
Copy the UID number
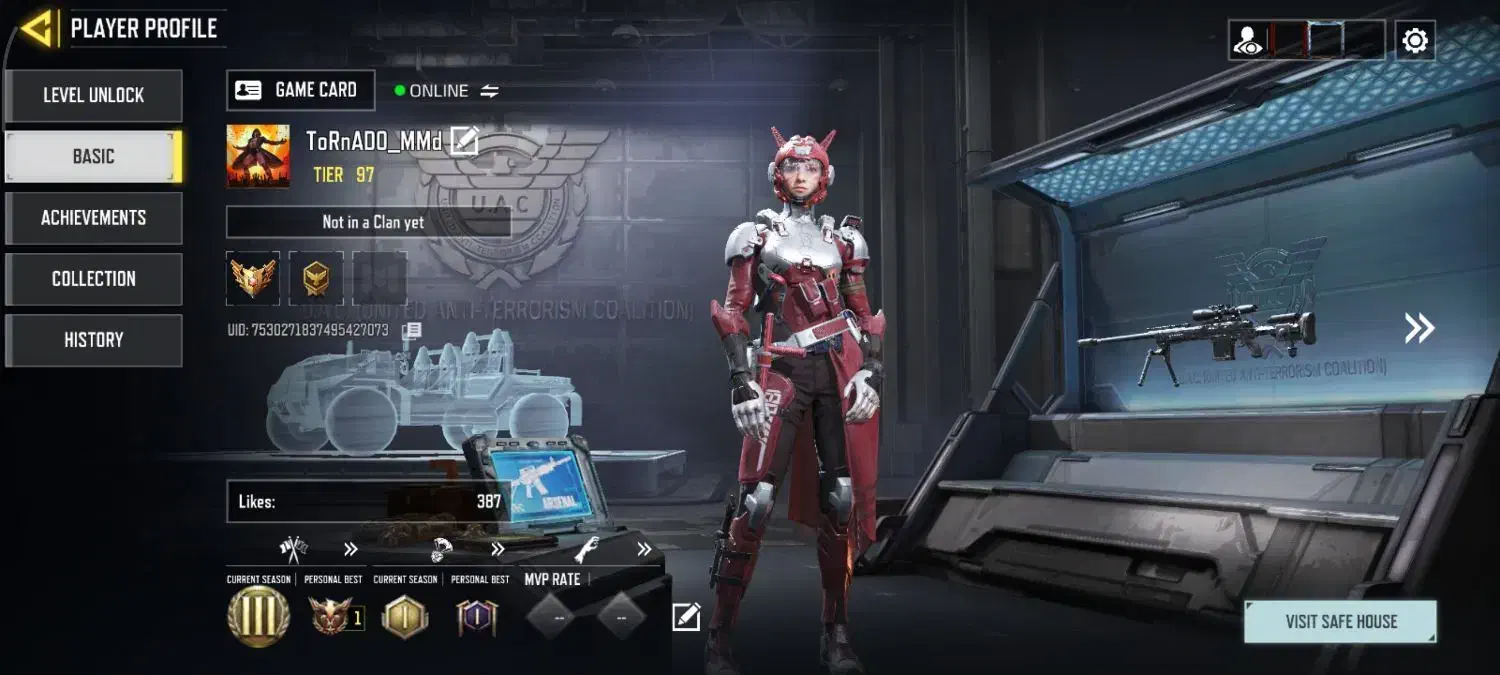pos(412,330)
